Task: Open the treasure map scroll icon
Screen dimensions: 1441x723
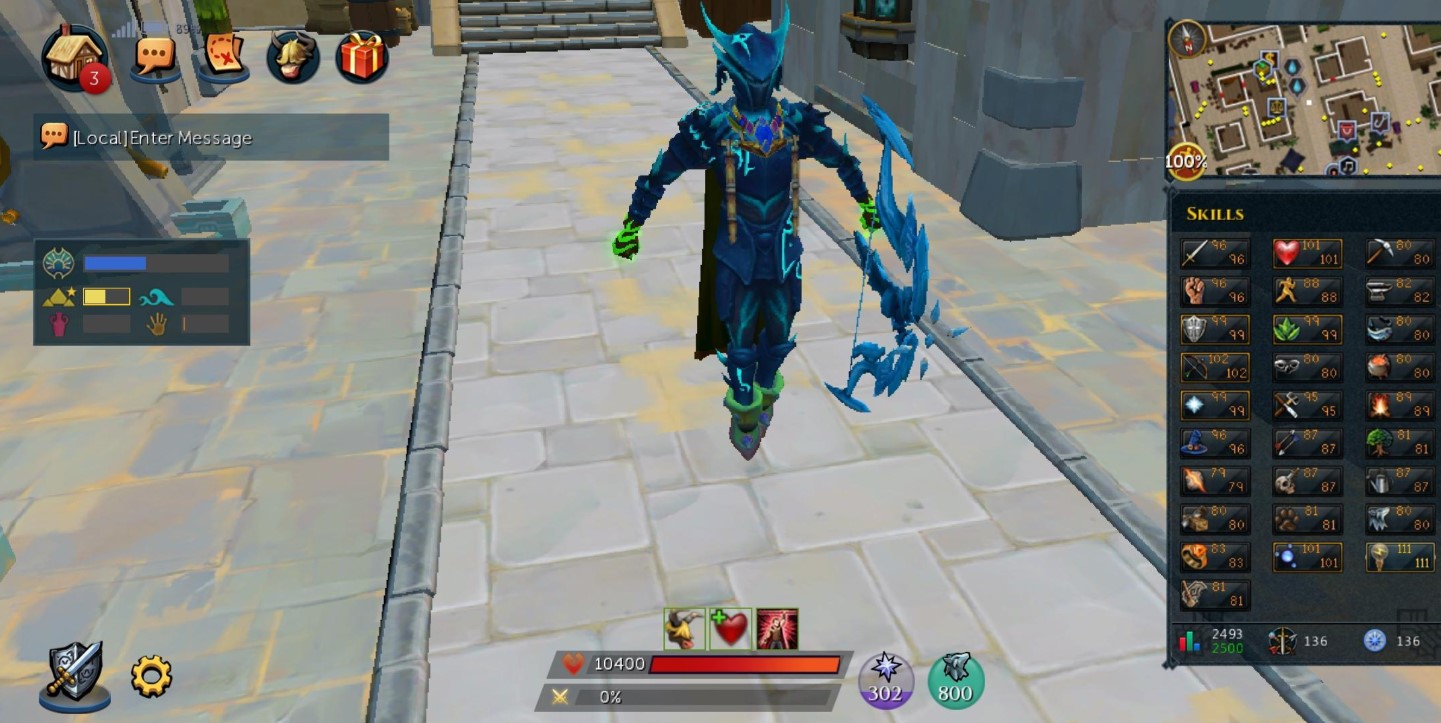Action: [222, 55]
